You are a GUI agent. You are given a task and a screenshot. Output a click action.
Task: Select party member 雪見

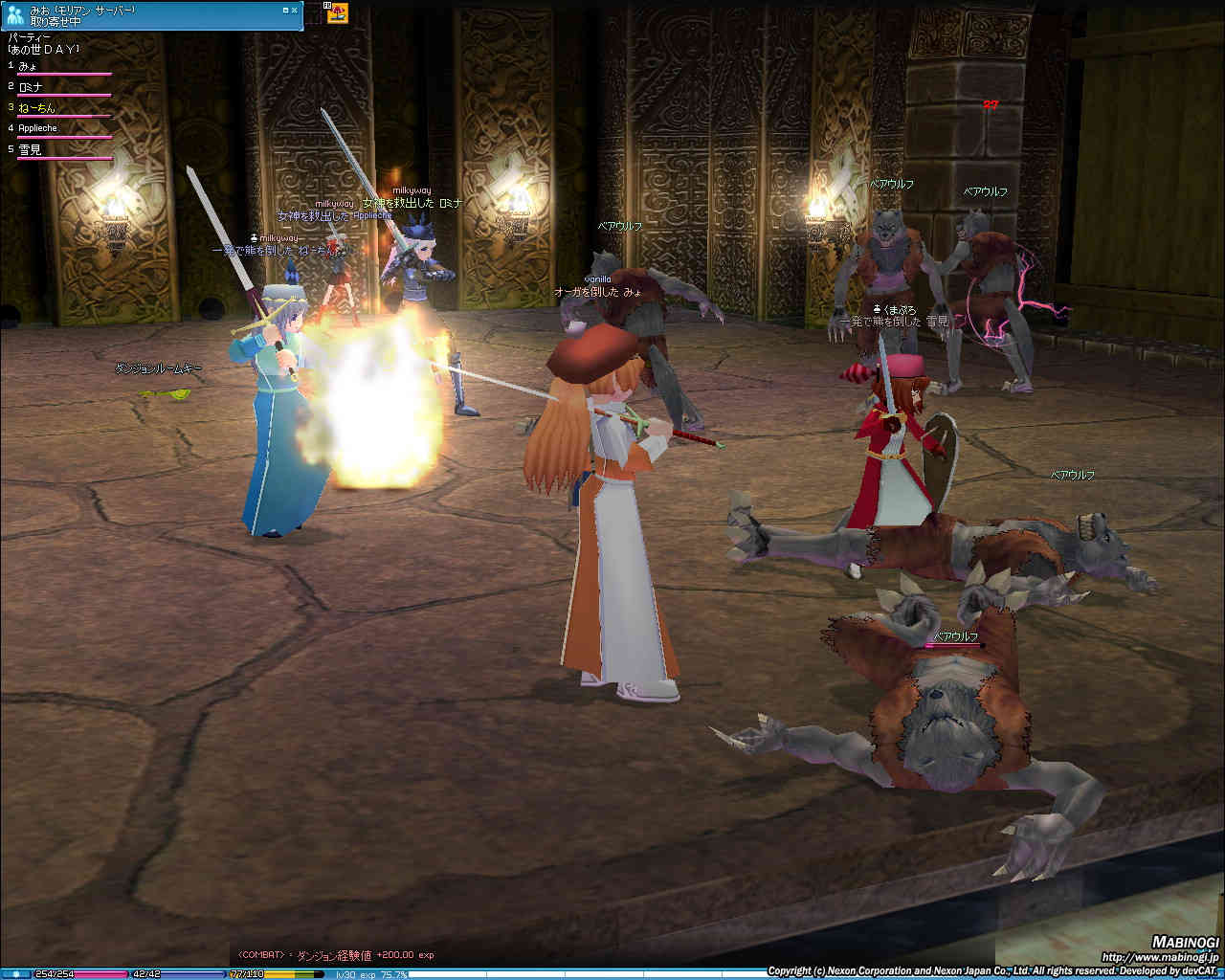point(31,149)
